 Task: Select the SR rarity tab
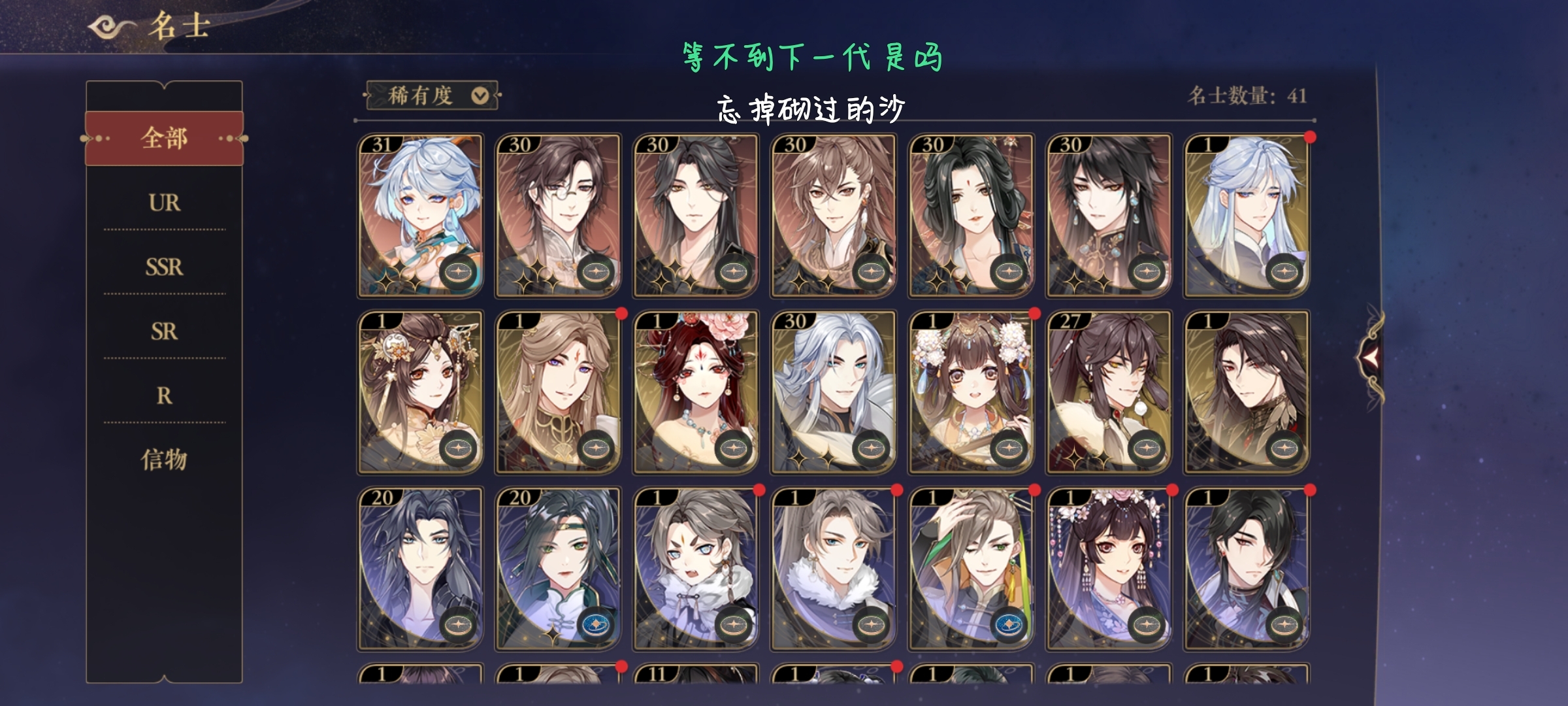tap(164, 331)
